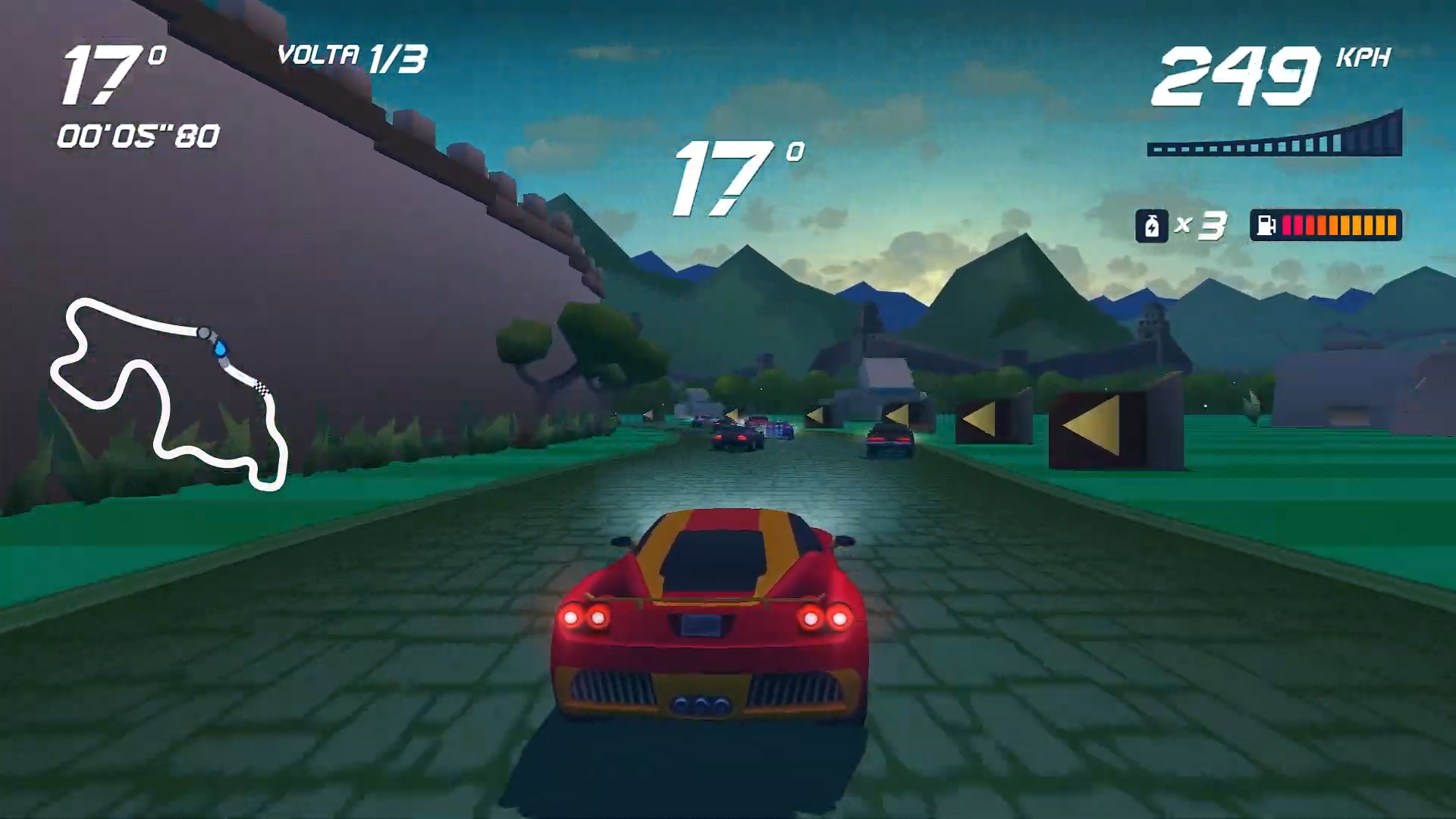Click the checkered start line on the minimap
Viewport: 1456px width, 819px height.
click(262, 388)
